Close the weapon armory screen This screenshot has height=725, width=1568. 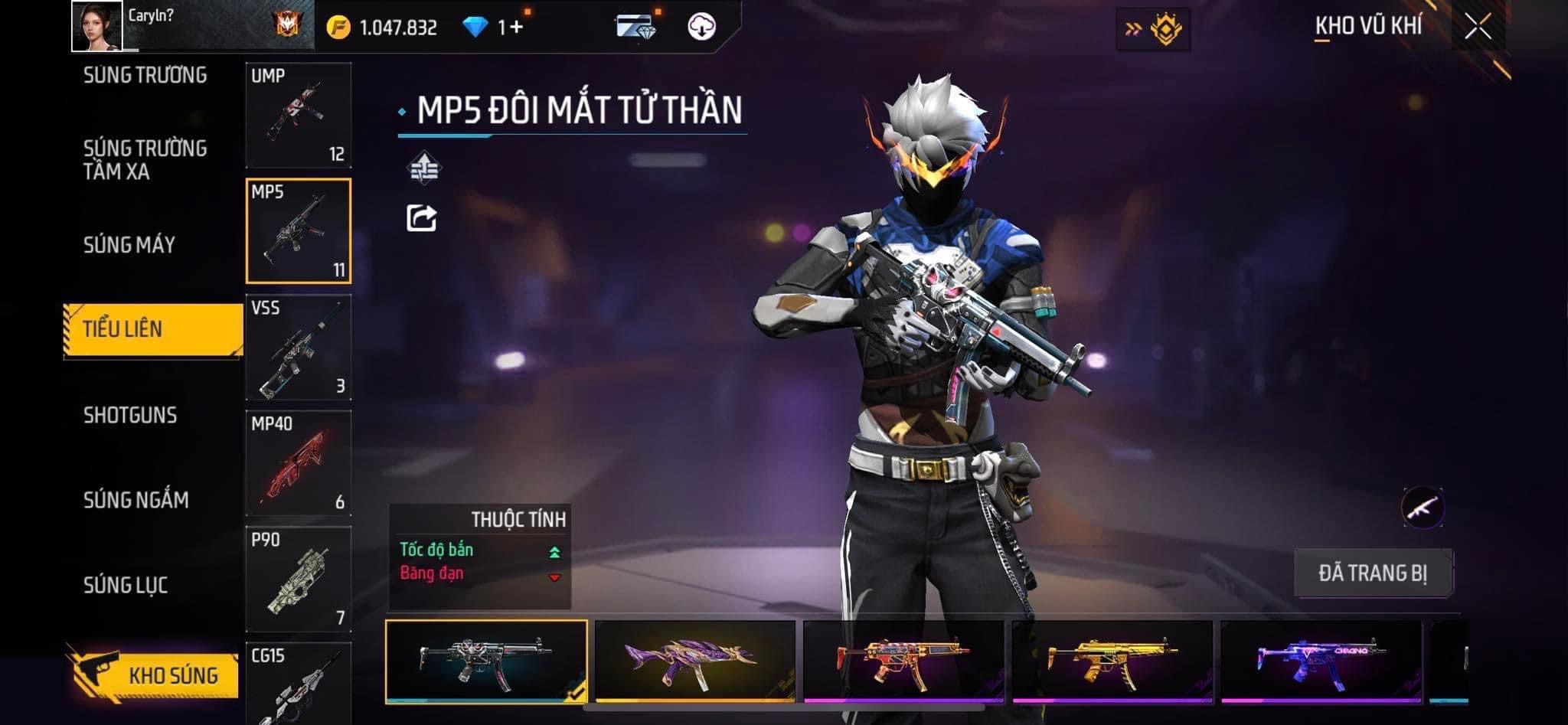(x=1478, y=27)
